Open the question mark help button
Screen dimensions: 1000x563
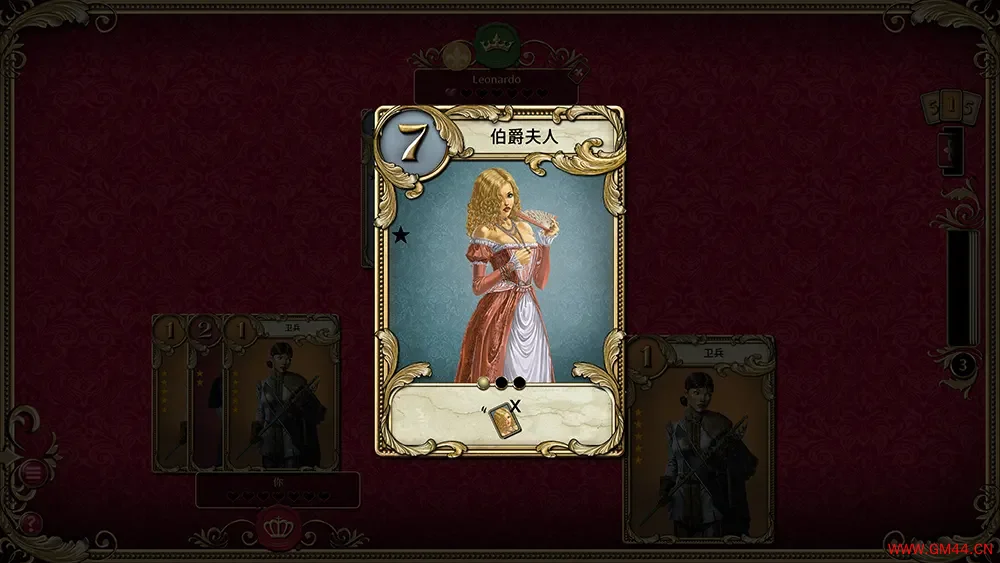pos(32,521)
